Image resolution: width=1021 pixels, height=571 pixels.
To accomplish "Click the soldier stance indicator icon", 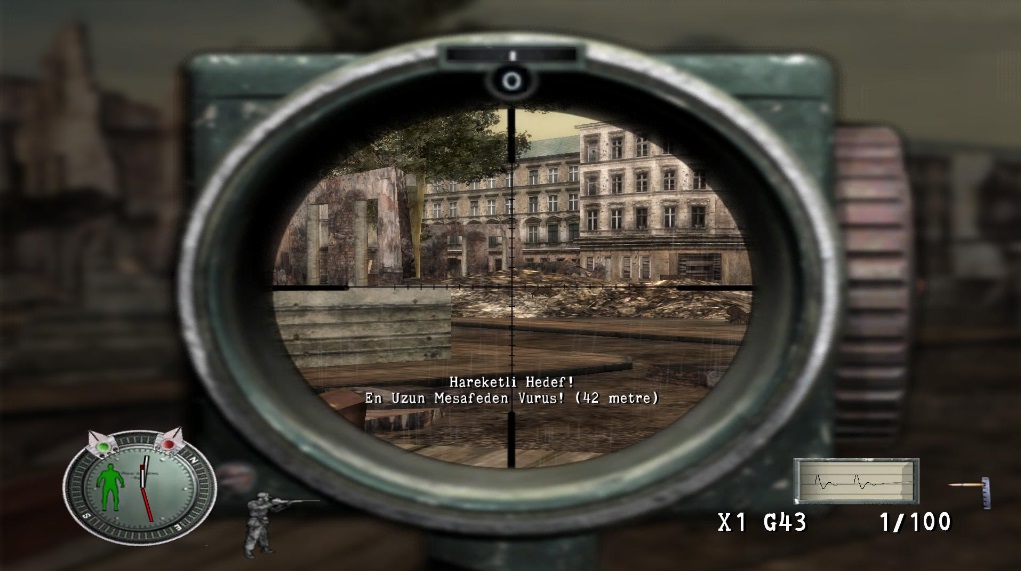I will click(263, 523).
